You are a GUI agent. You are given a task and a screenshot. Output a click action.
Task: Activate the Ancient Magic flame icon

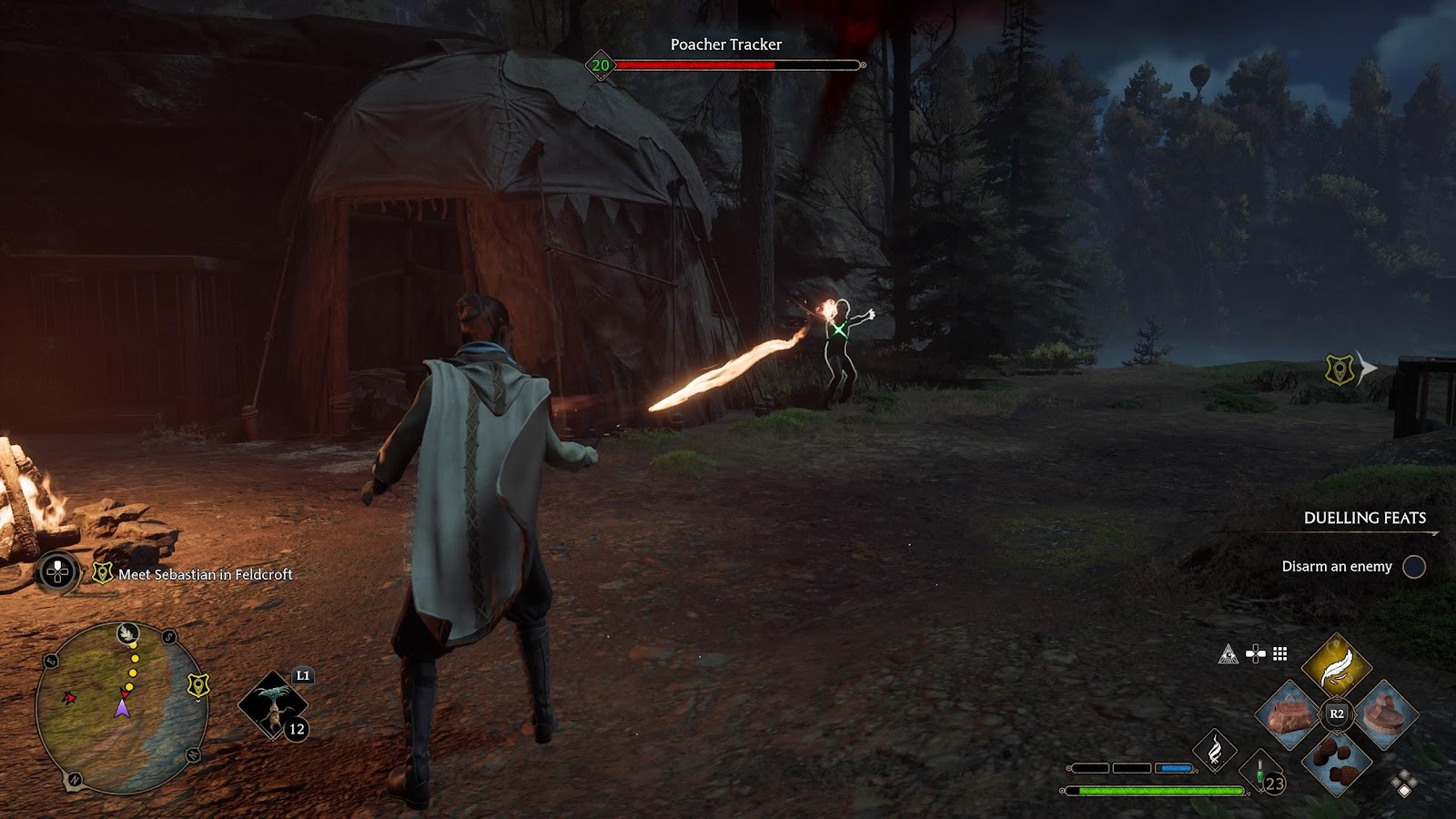pos(1215,752)
